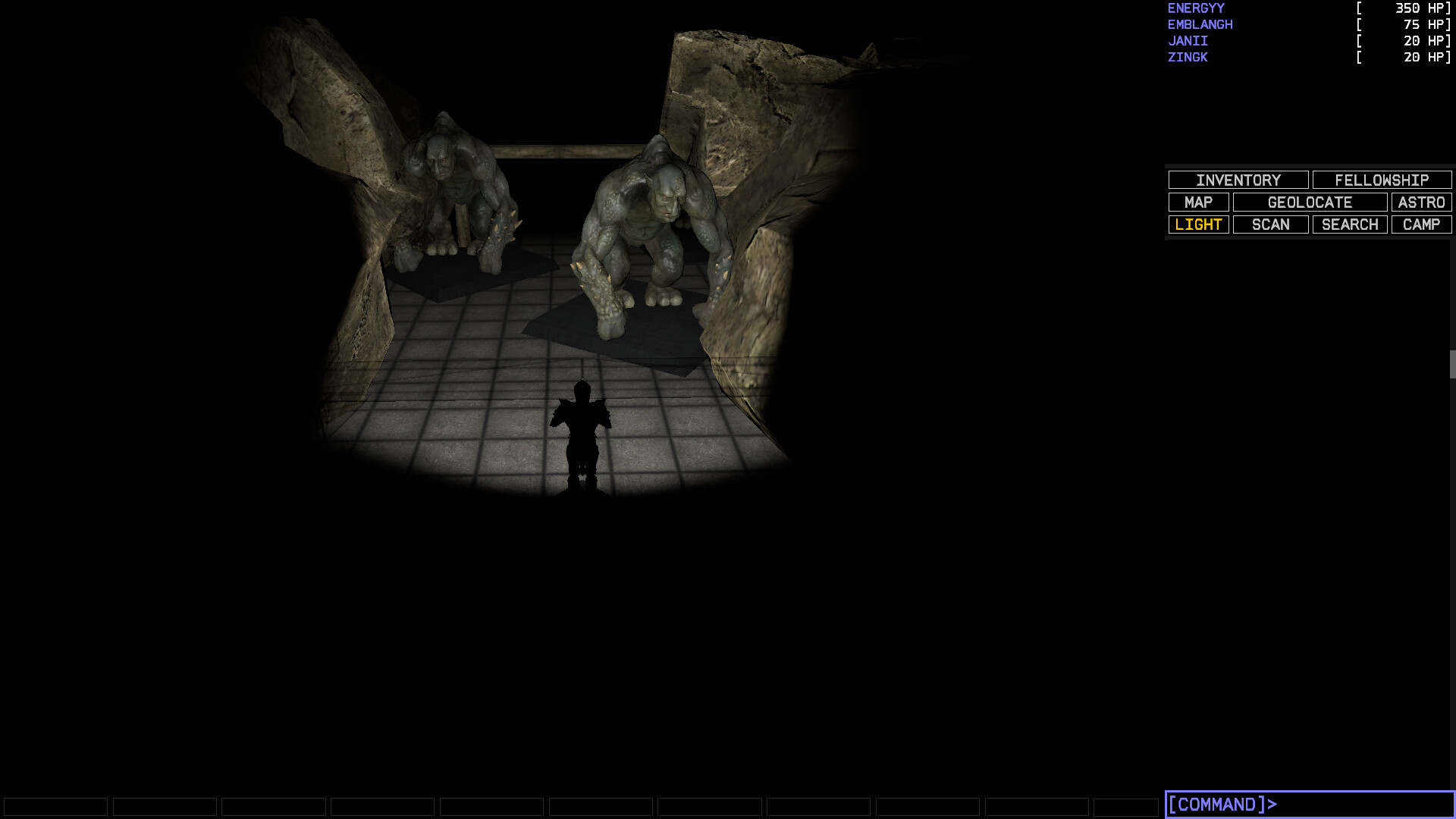Open the ASTRO panel
This screenshot has width=1456, height=819.
point(1422,202)
